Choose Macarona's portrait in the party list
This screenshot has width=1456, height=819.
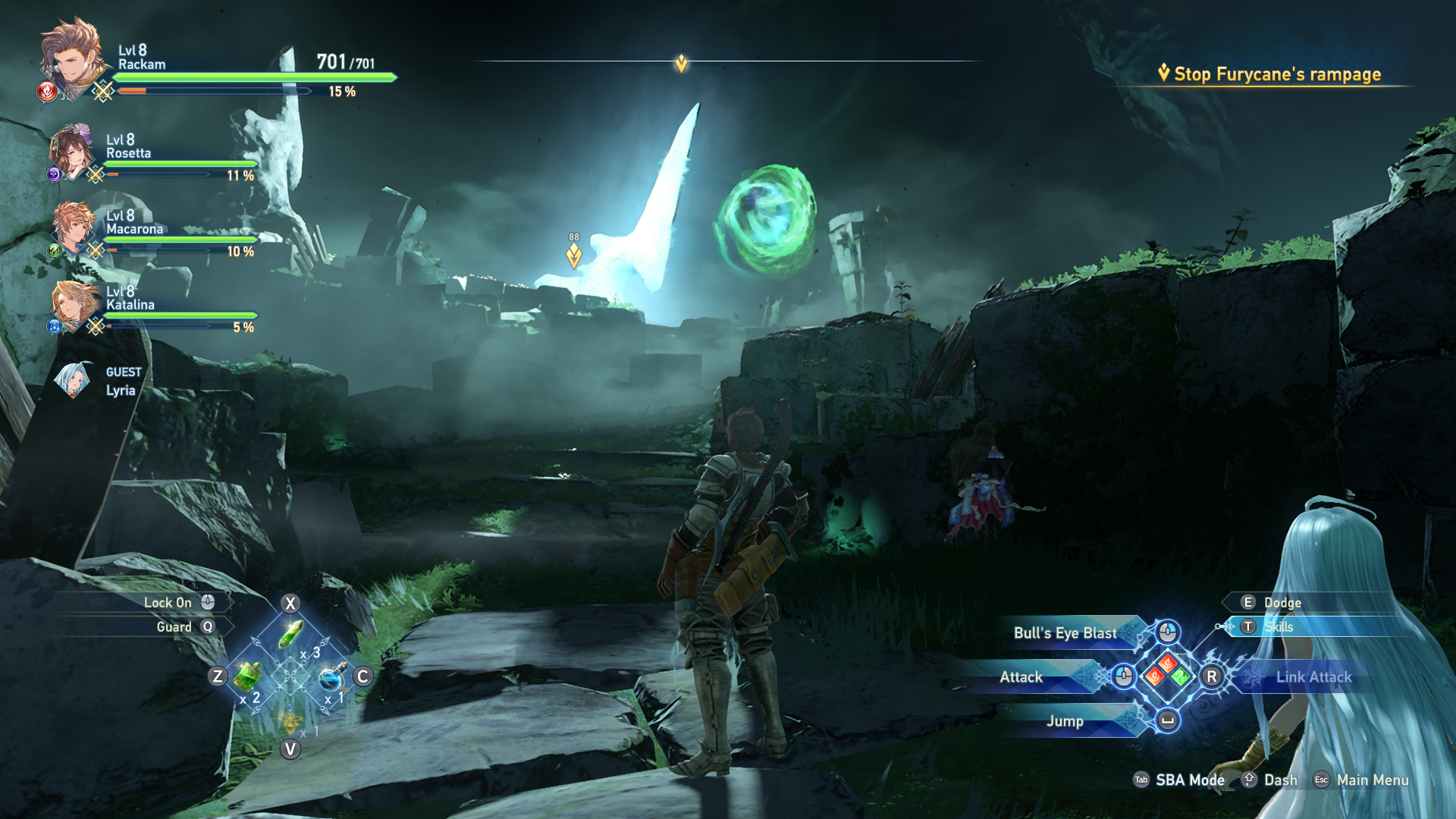tap(74, 226)
